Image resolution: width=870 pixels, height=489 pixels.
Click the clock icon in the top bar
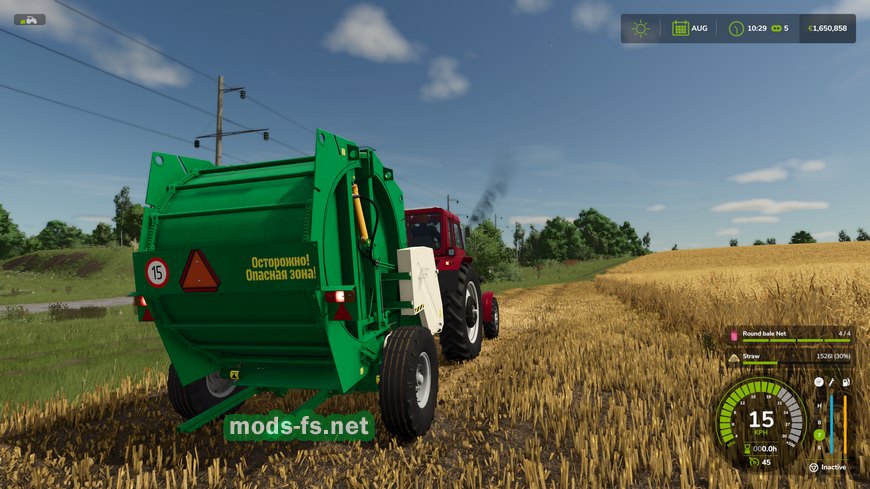coord(736,28)
